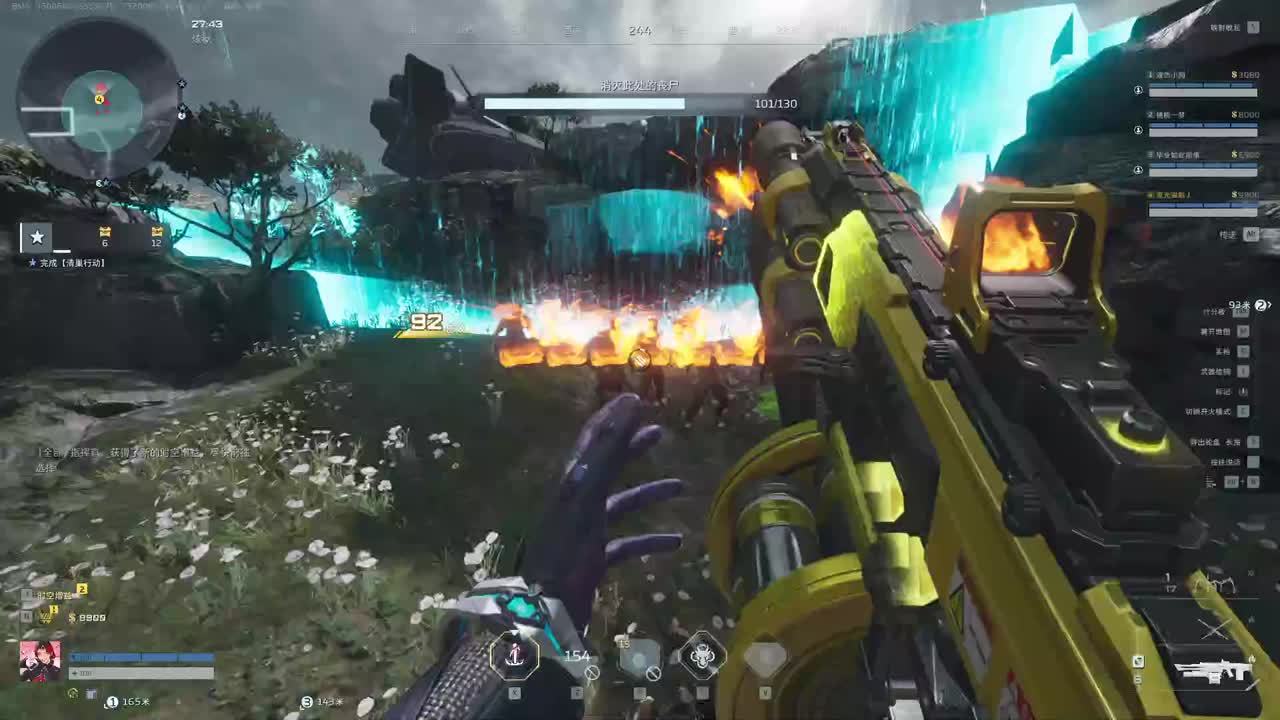Screen dimensions: 1280x720
Task: Click the yellow emblem perk icon
Action: click(x=47, y=617)
